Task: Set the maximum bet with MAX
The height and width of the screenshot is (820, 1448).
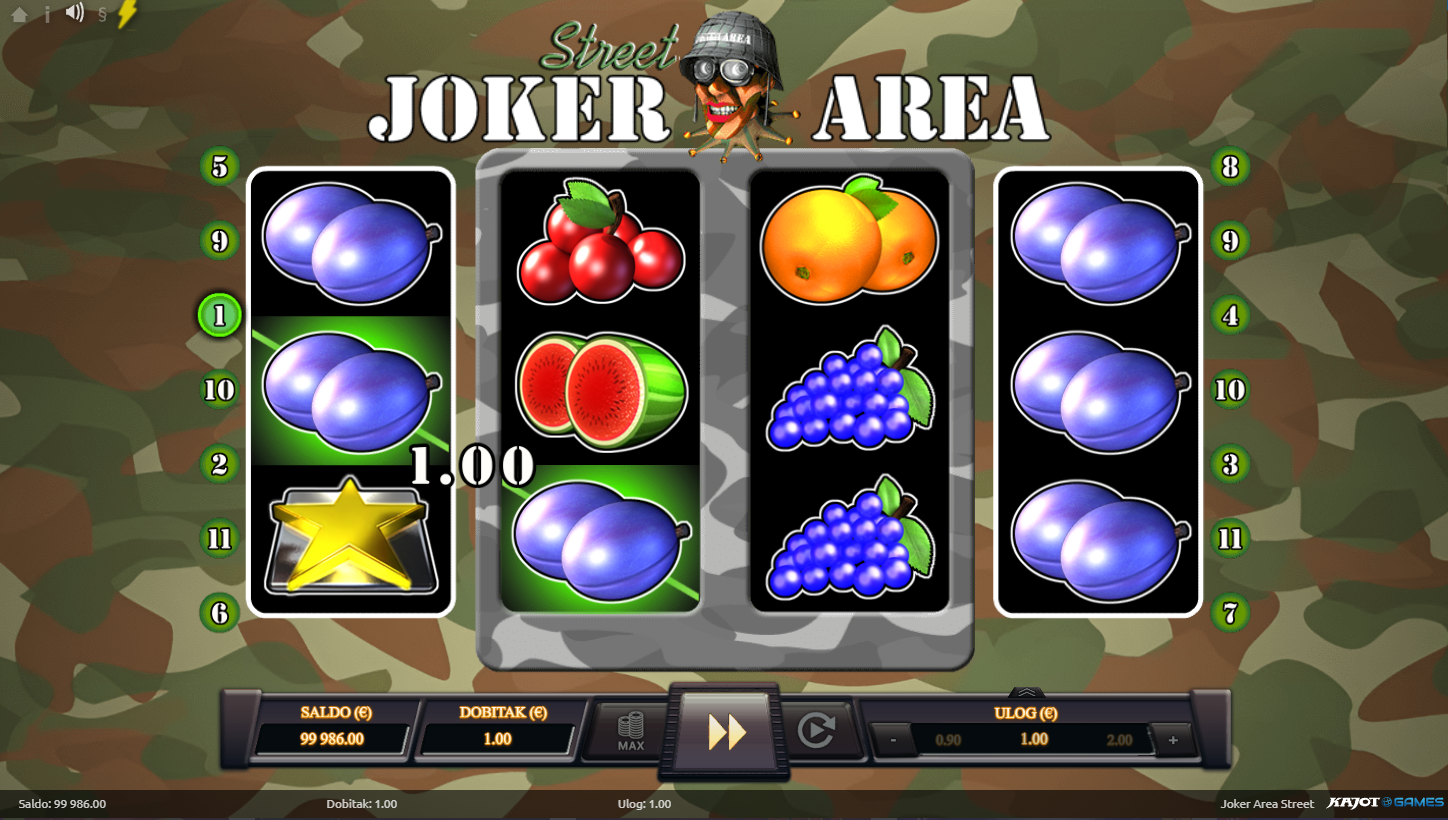Action: coord(630,732)
